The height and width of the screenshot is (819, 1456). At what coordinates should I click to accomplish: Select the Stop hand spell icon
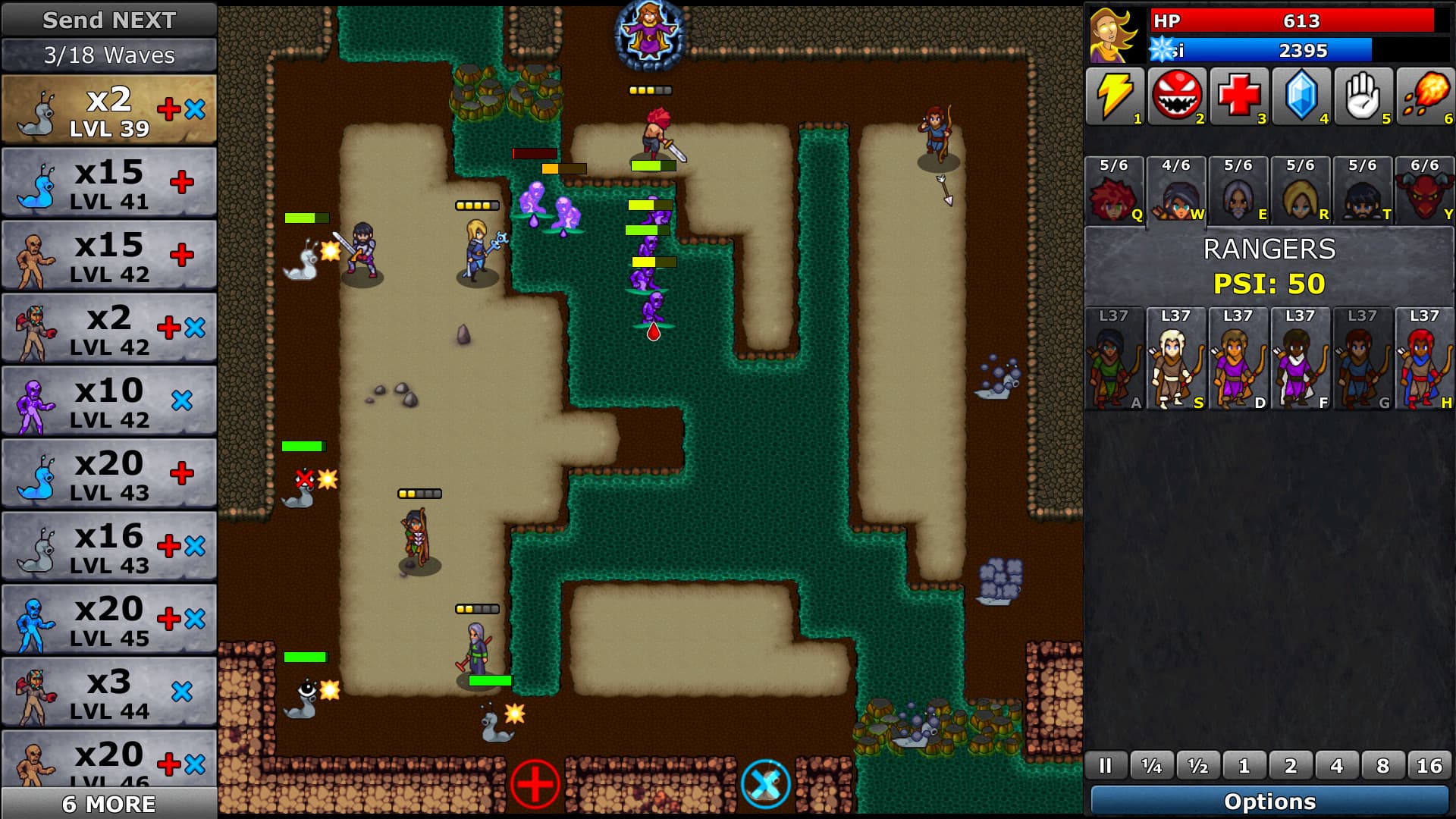1364,96
